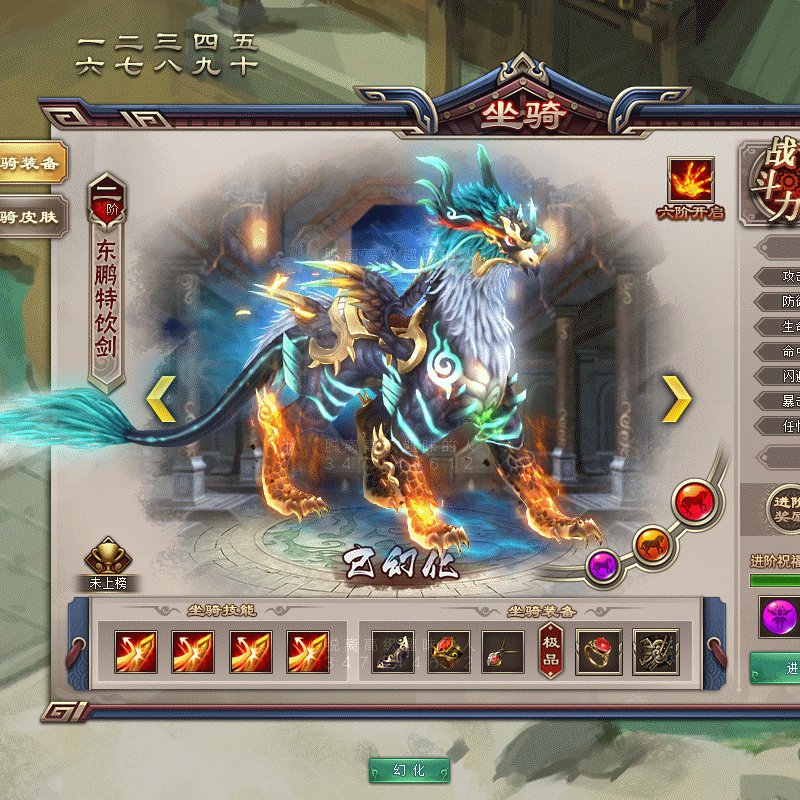800x800 pixels.
Task: Click the orange horse orb
Action: [651, 543]
